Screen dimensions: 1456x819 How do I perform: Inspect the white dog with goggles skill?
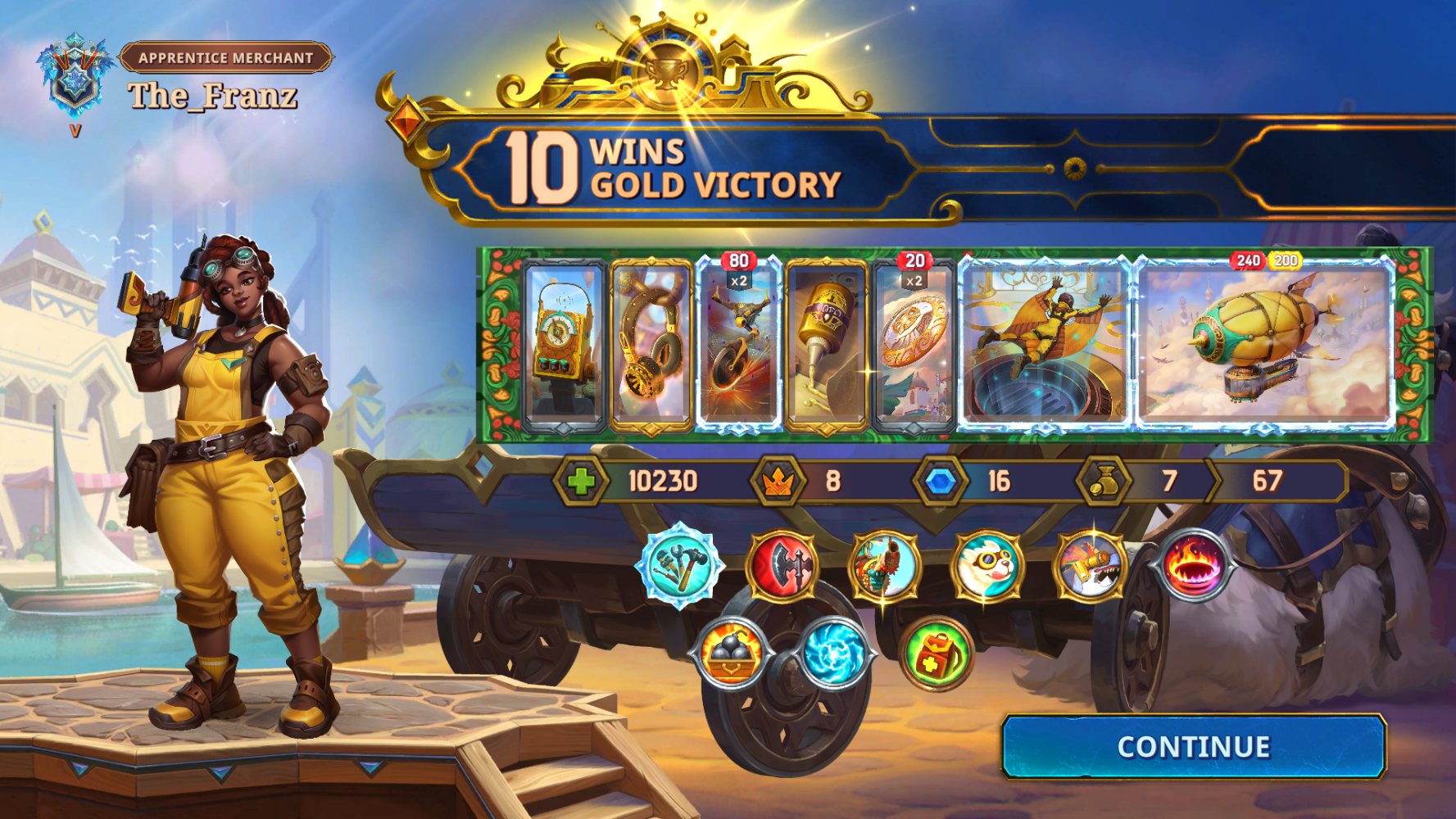tap(987, 566)
